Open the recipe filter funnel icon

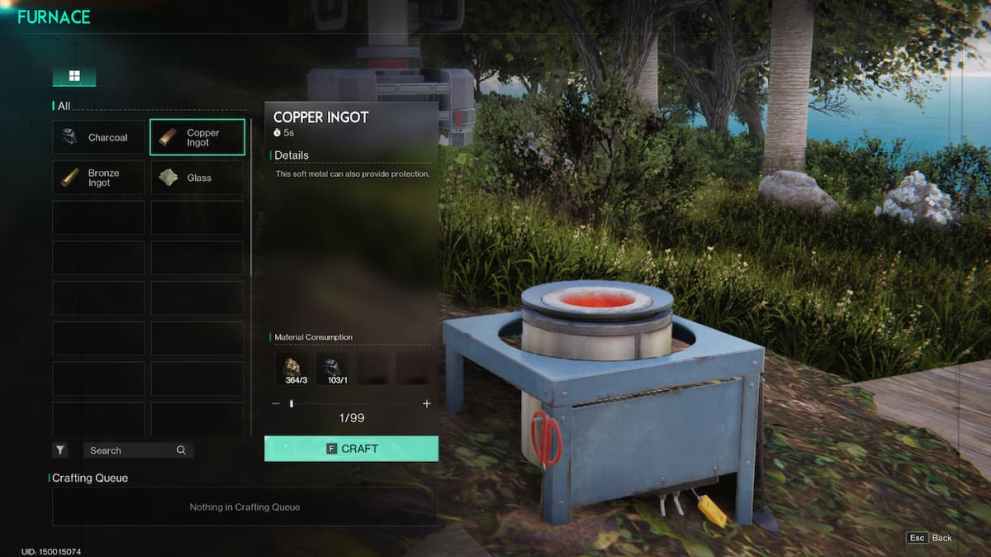coord(60,450)
